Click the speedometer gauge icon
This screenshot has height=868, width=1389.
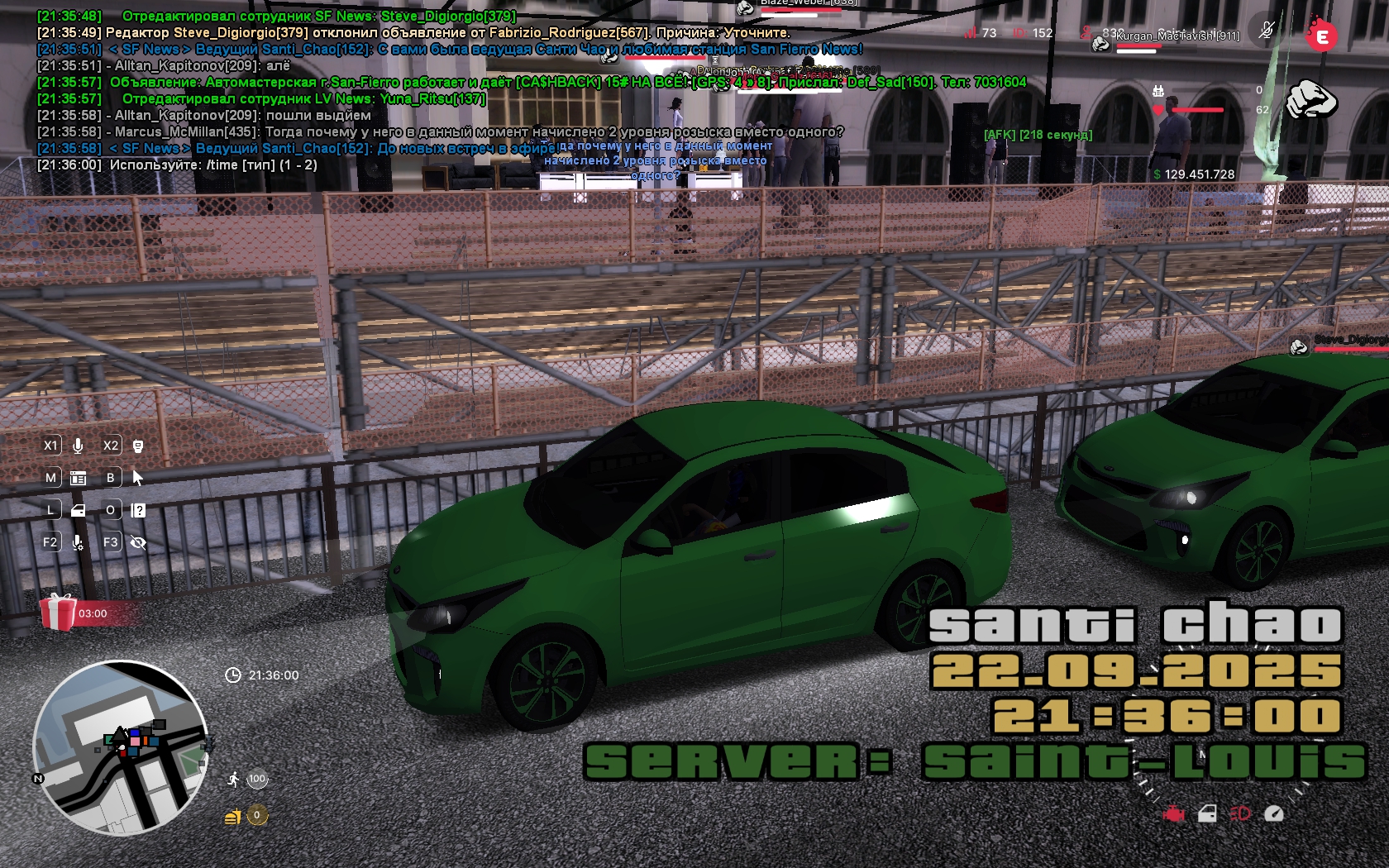point(1274,814)
